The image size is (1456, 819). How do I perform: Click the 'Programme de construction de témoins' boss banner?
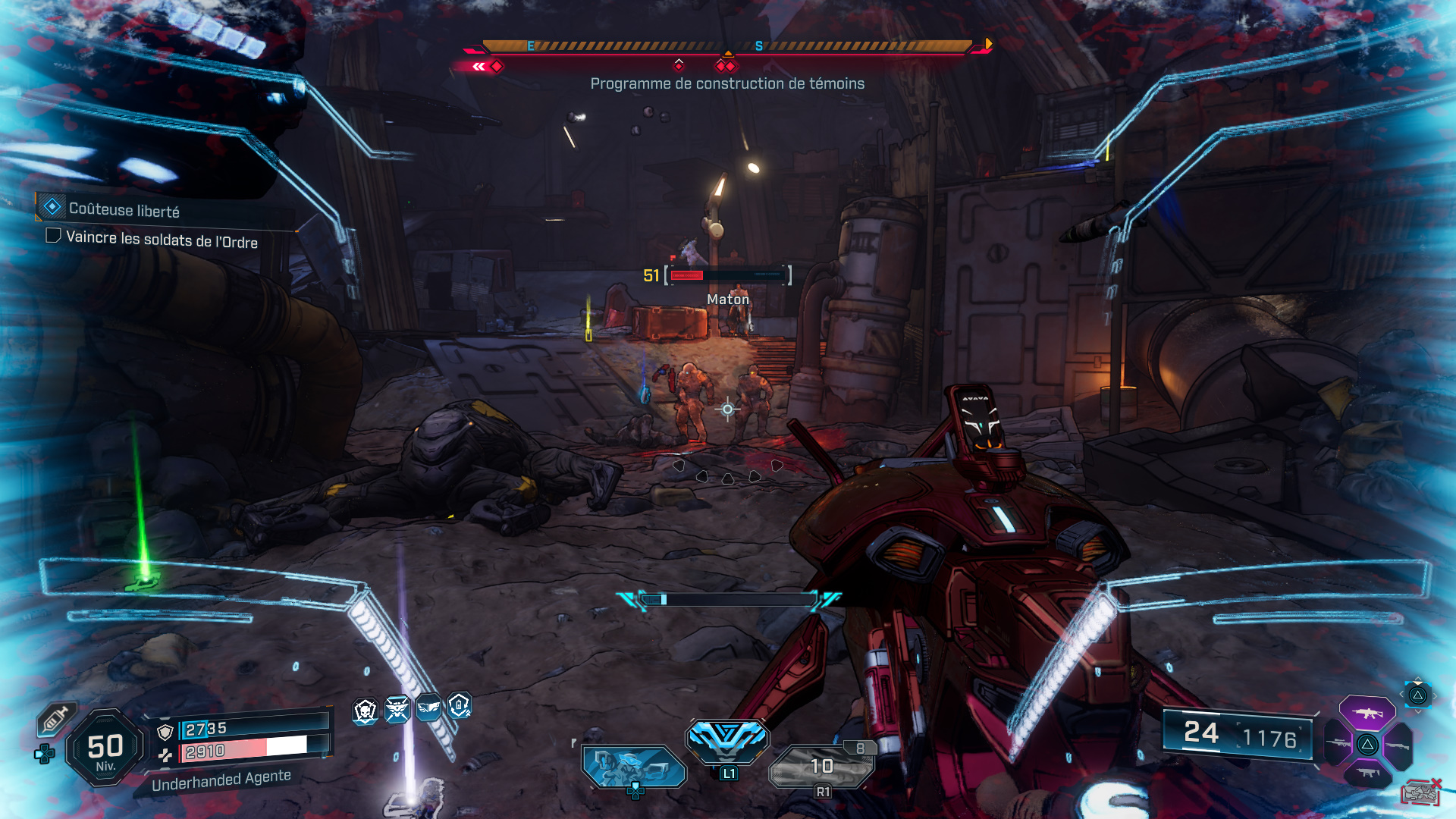[x=727, y=84]
